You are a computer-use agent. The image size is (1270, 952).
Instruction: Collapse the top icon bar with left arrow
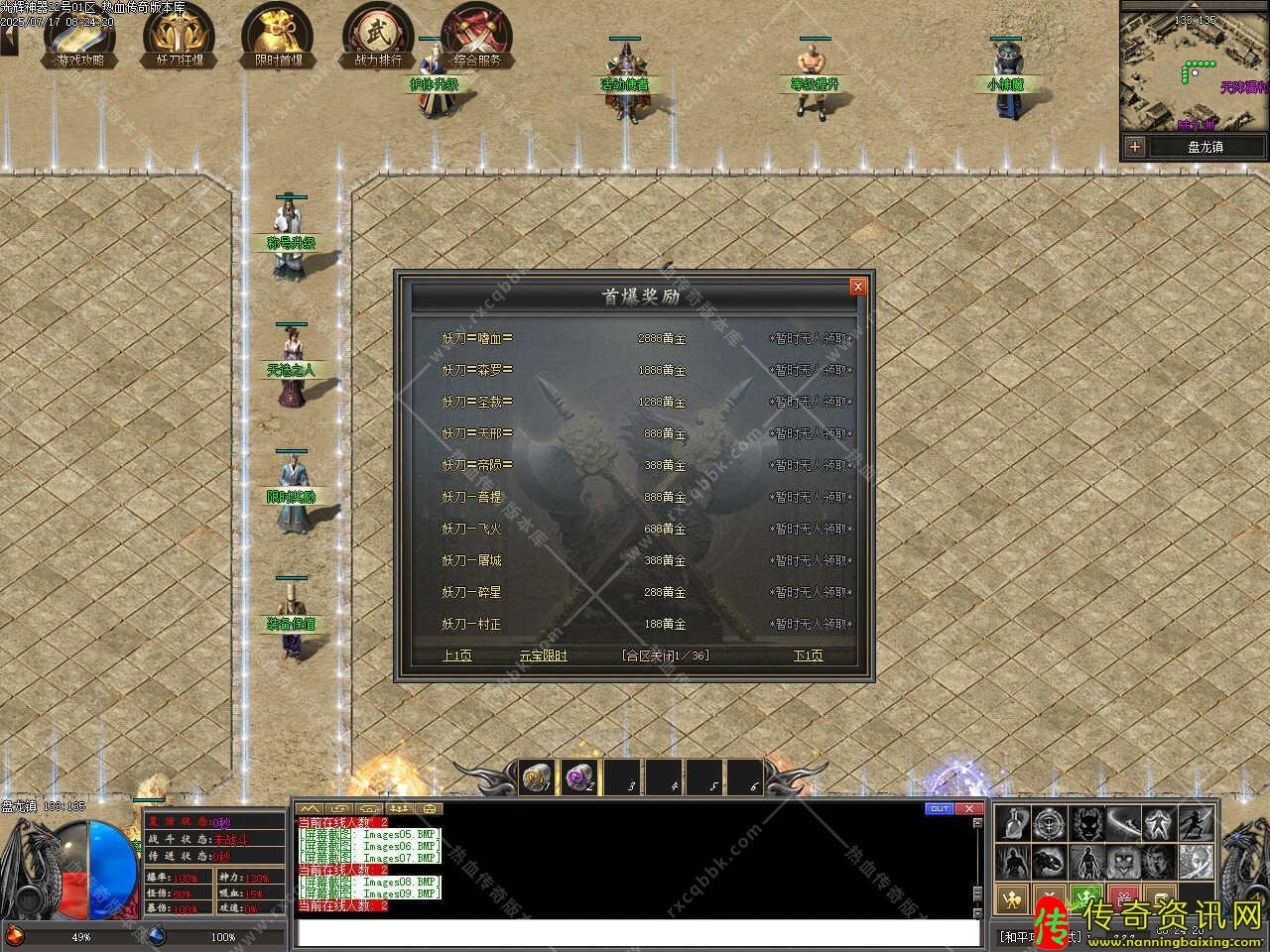point(9,40)
